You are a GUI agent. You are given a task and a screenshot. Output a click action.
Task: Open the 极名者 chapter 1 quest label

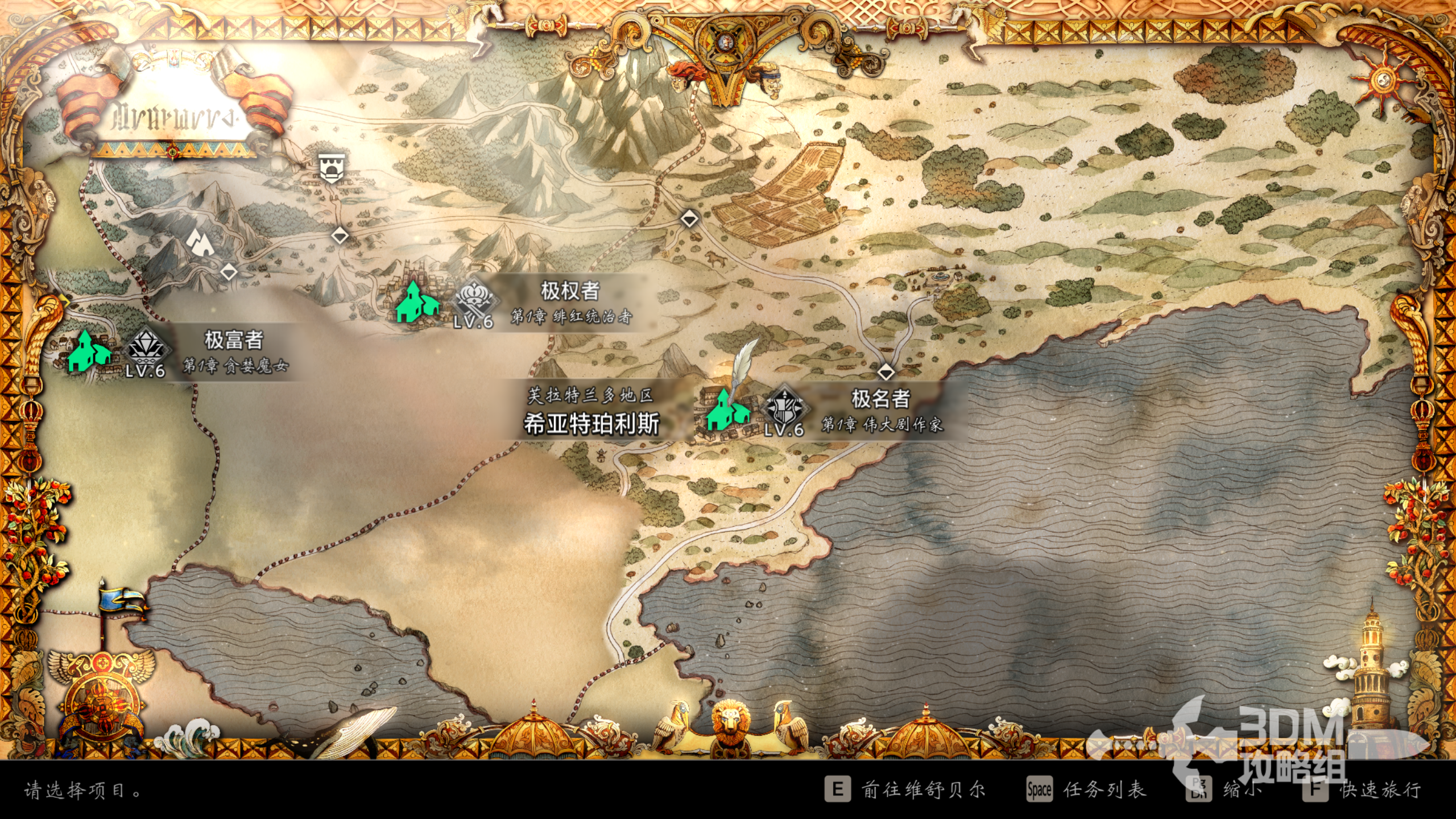tap(881, 411)
